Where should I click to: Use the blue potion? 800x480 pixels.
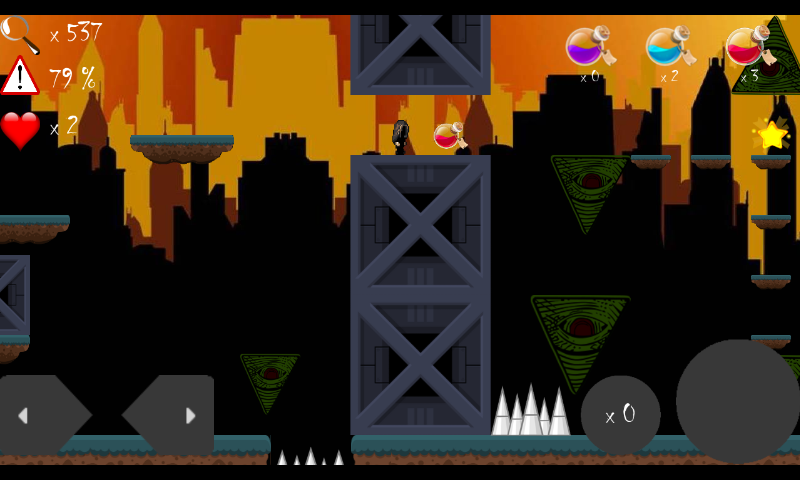pyautogui.click(x=667, y=48)
